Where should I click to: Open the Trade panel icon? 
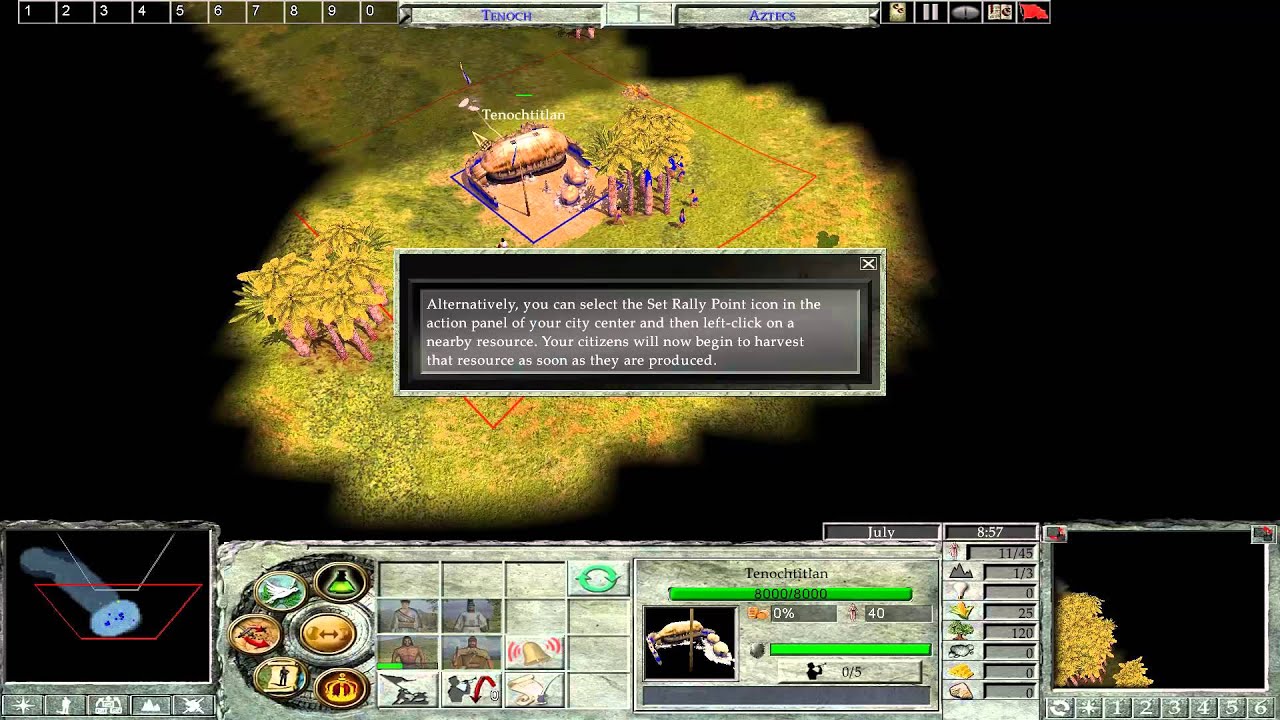click(x=328, y=631)
